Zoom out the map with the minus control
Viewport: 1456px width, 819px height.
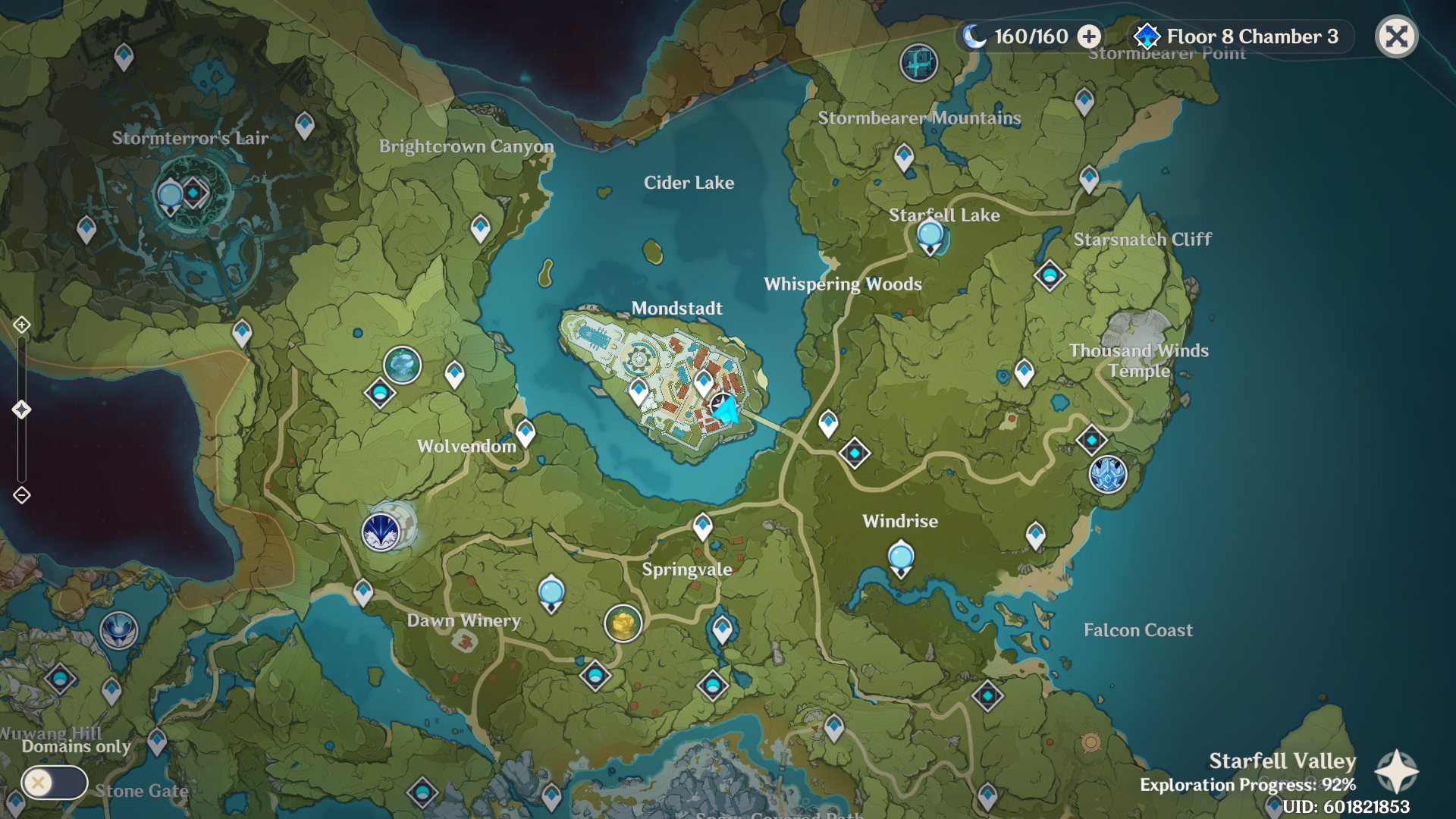click(21, 495)
